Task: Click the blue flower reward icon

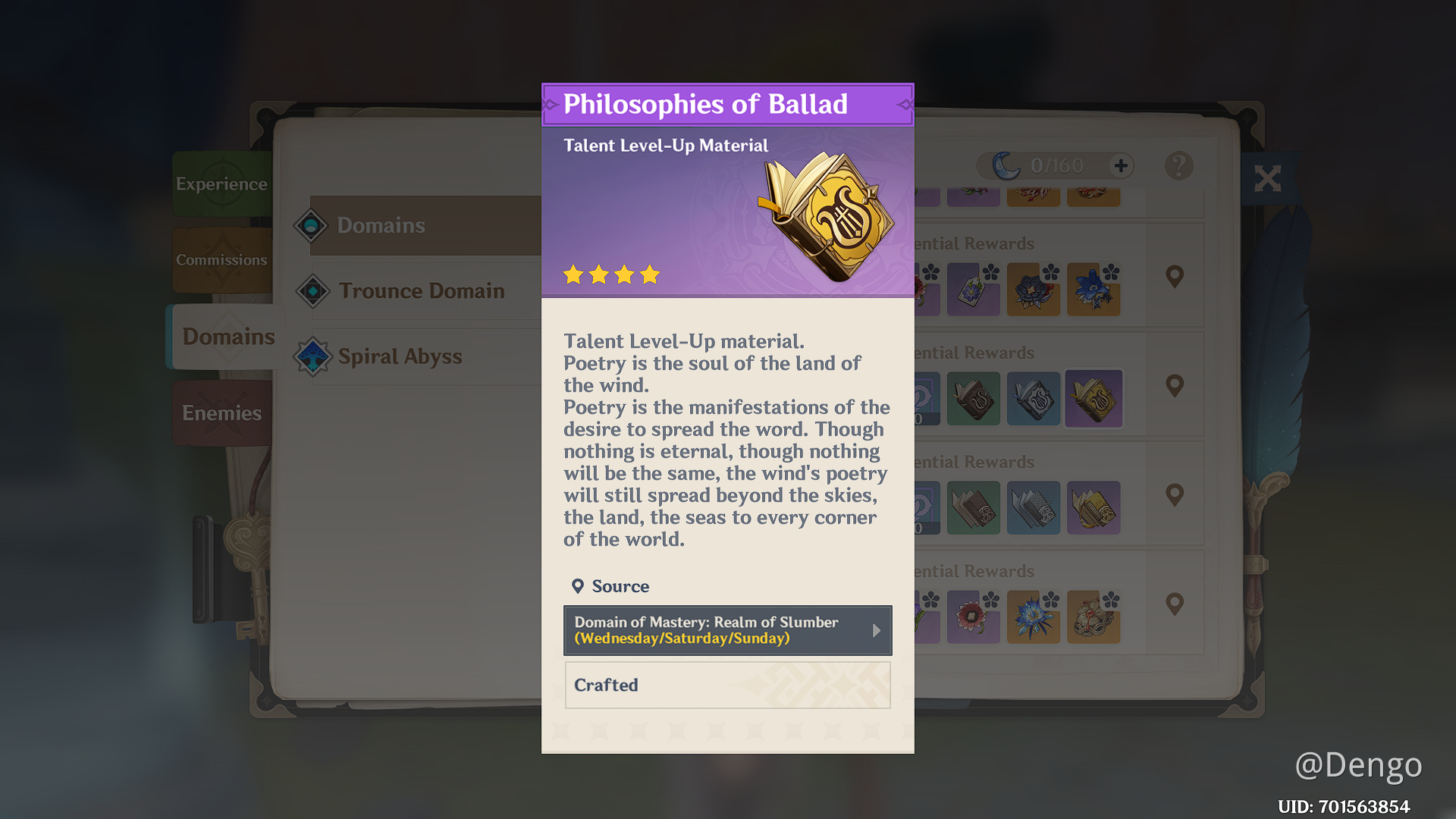Action: tap(1094, 290)
